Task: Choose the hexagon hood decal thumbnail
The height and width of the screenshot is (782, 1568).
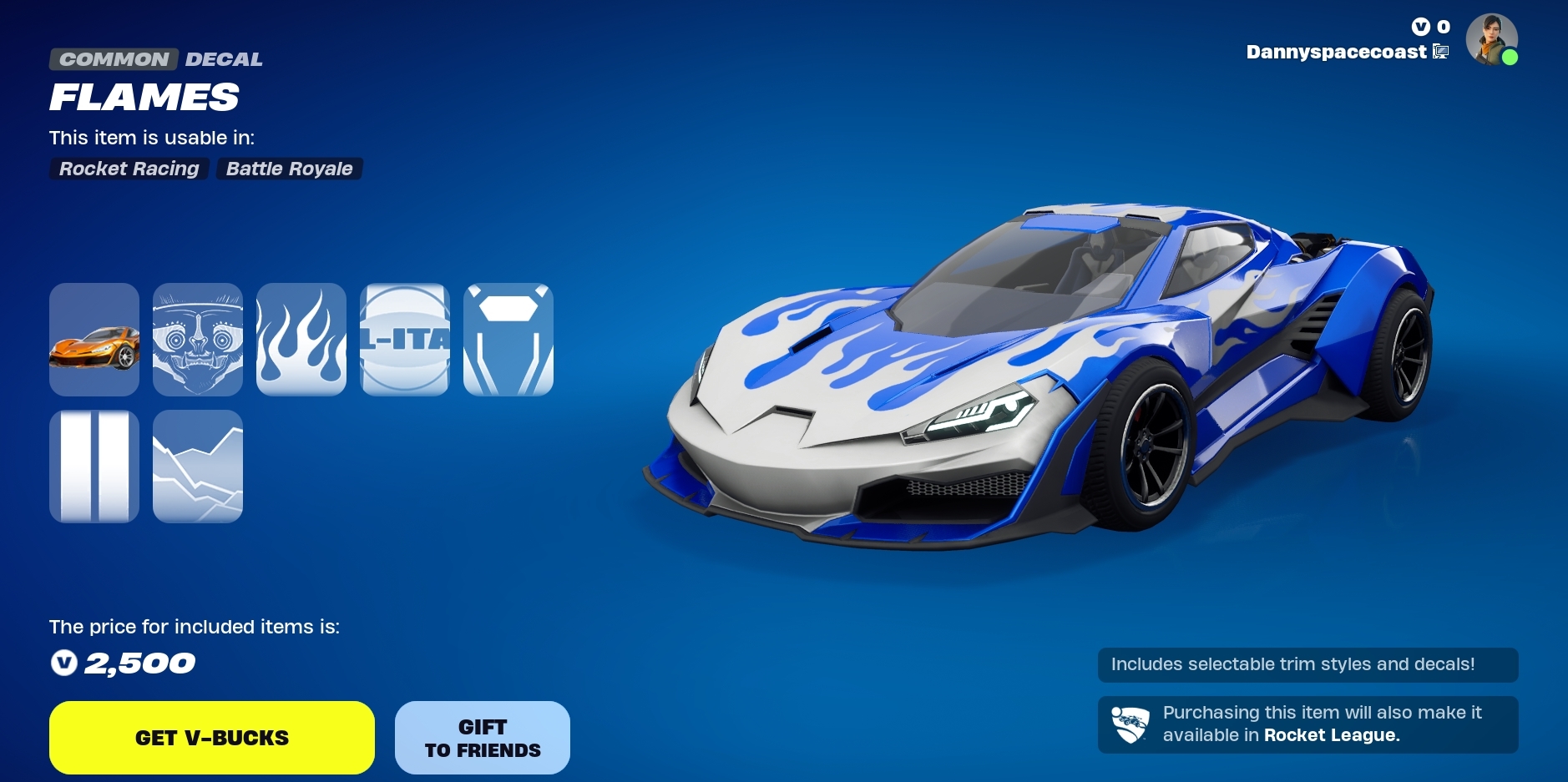Action: pos(508,340)
